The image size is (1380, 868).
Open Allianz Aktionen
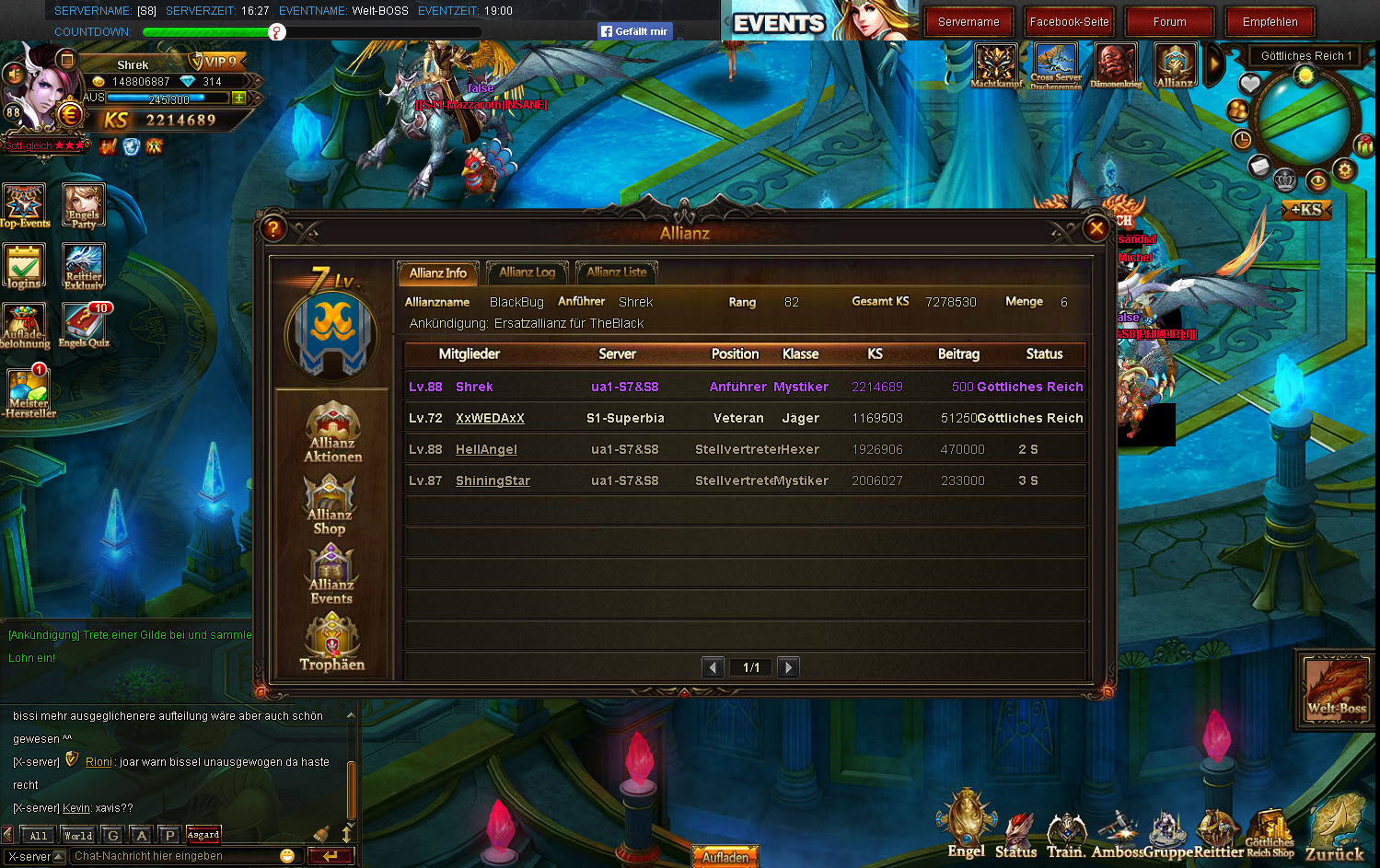pyautogui.click(x=332, y=433)
